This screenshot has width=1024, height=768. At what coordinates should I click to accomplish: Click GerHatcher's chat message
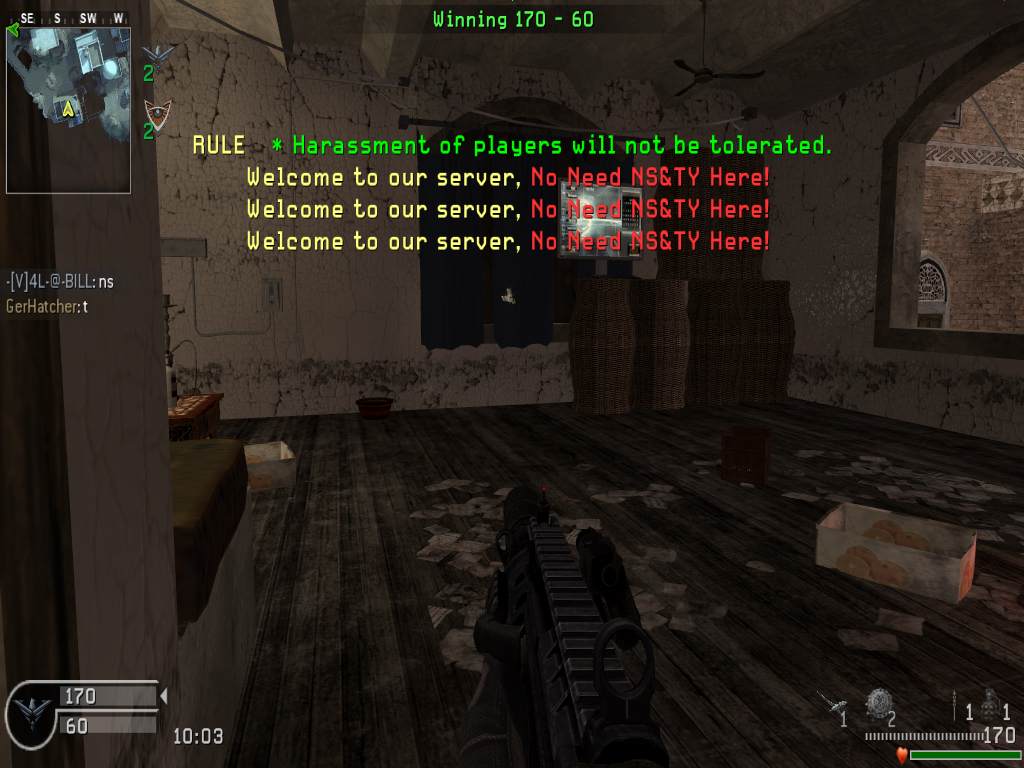point(47,307)
